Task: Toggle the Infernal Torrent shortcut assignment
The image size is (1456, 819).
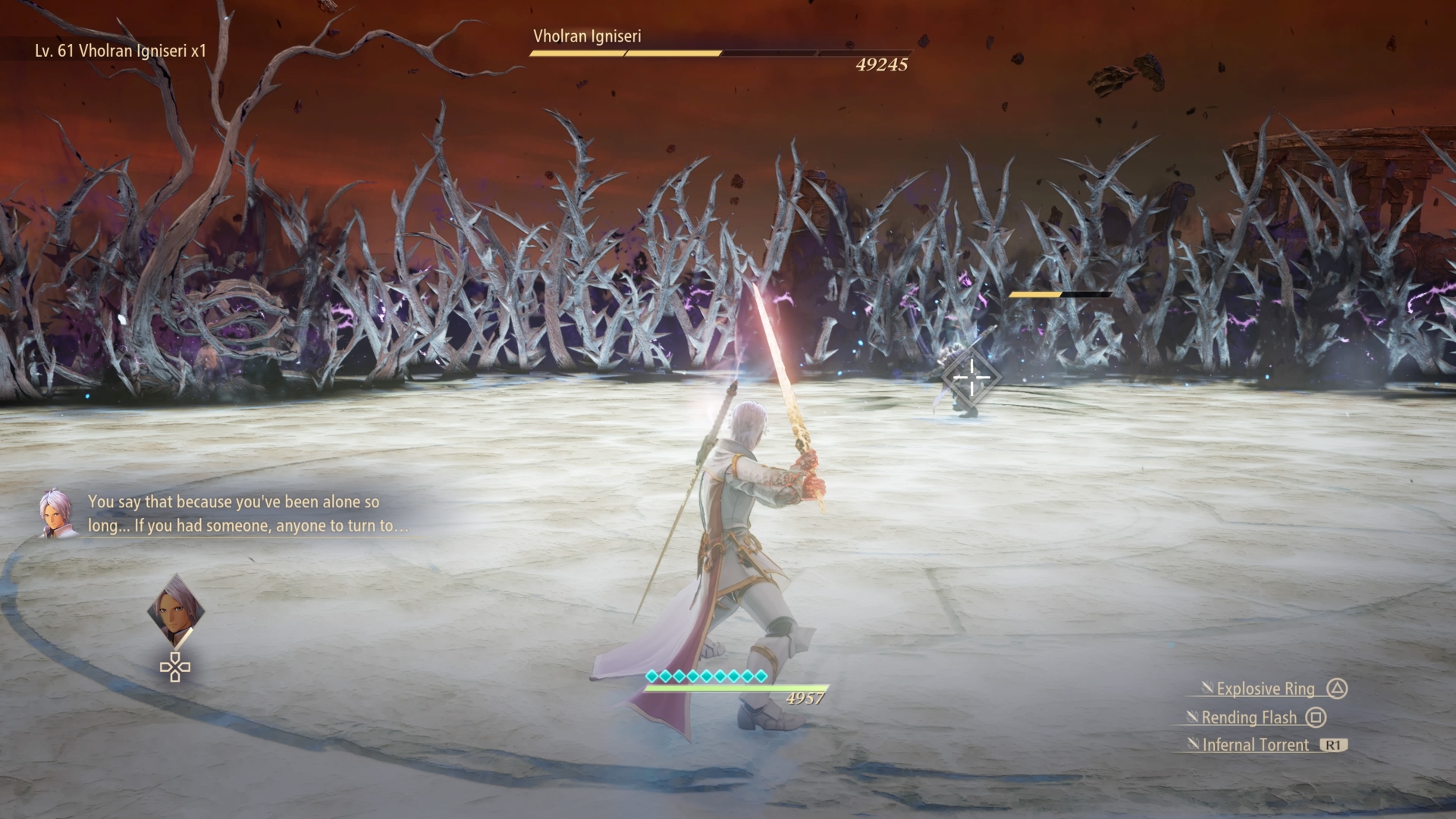Action: 1255,745
